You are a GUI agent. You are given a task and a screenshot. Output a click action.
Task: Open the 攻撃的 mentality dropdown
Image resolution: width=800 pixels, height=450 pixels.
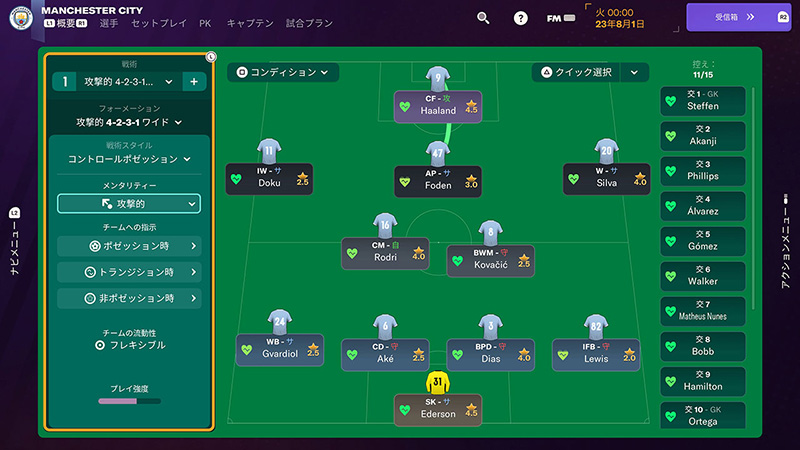tap(129, 203)
